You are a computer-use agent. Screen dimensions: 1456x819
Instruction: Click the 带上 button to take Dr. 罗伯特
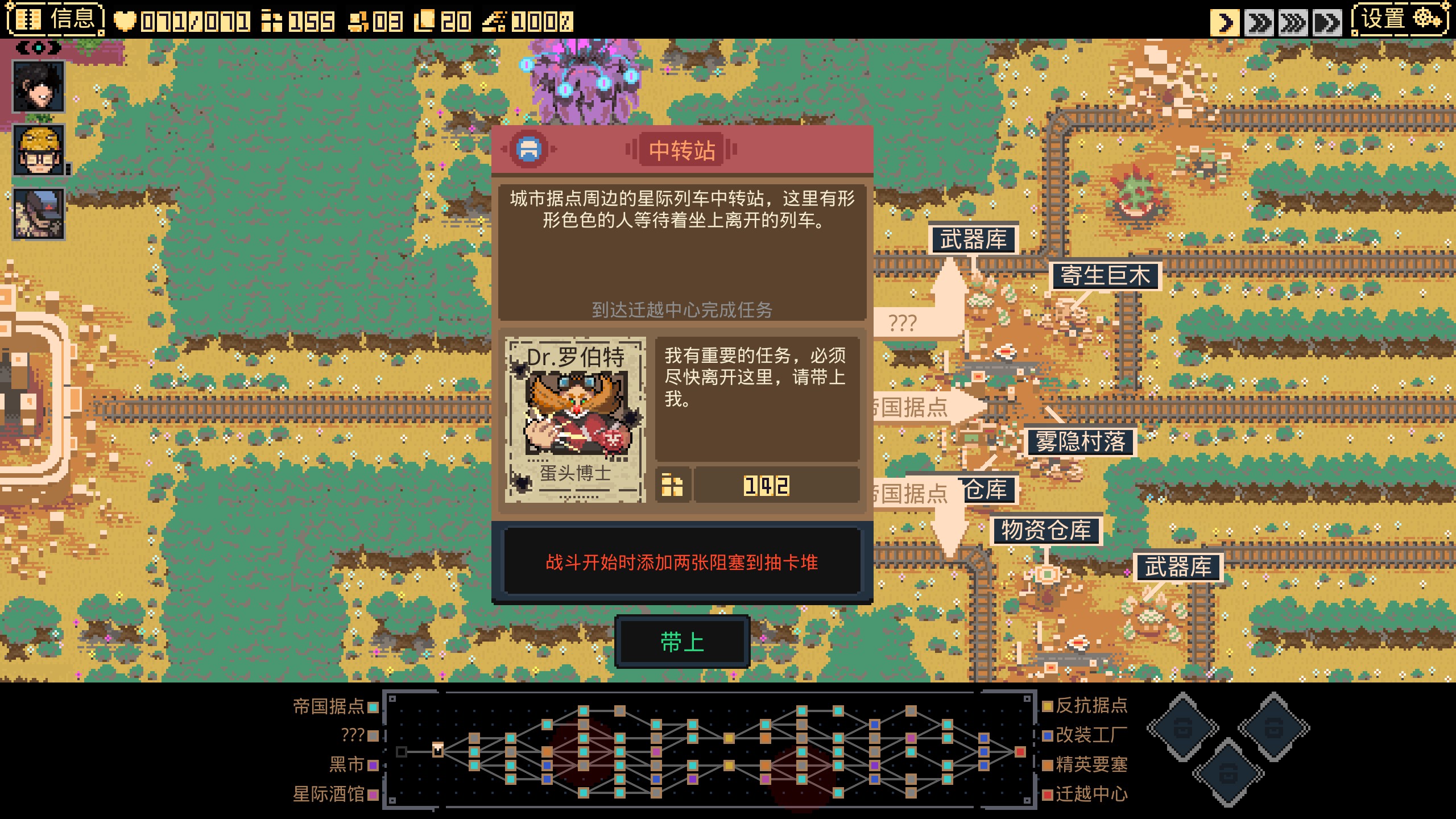tap(682, 642)
